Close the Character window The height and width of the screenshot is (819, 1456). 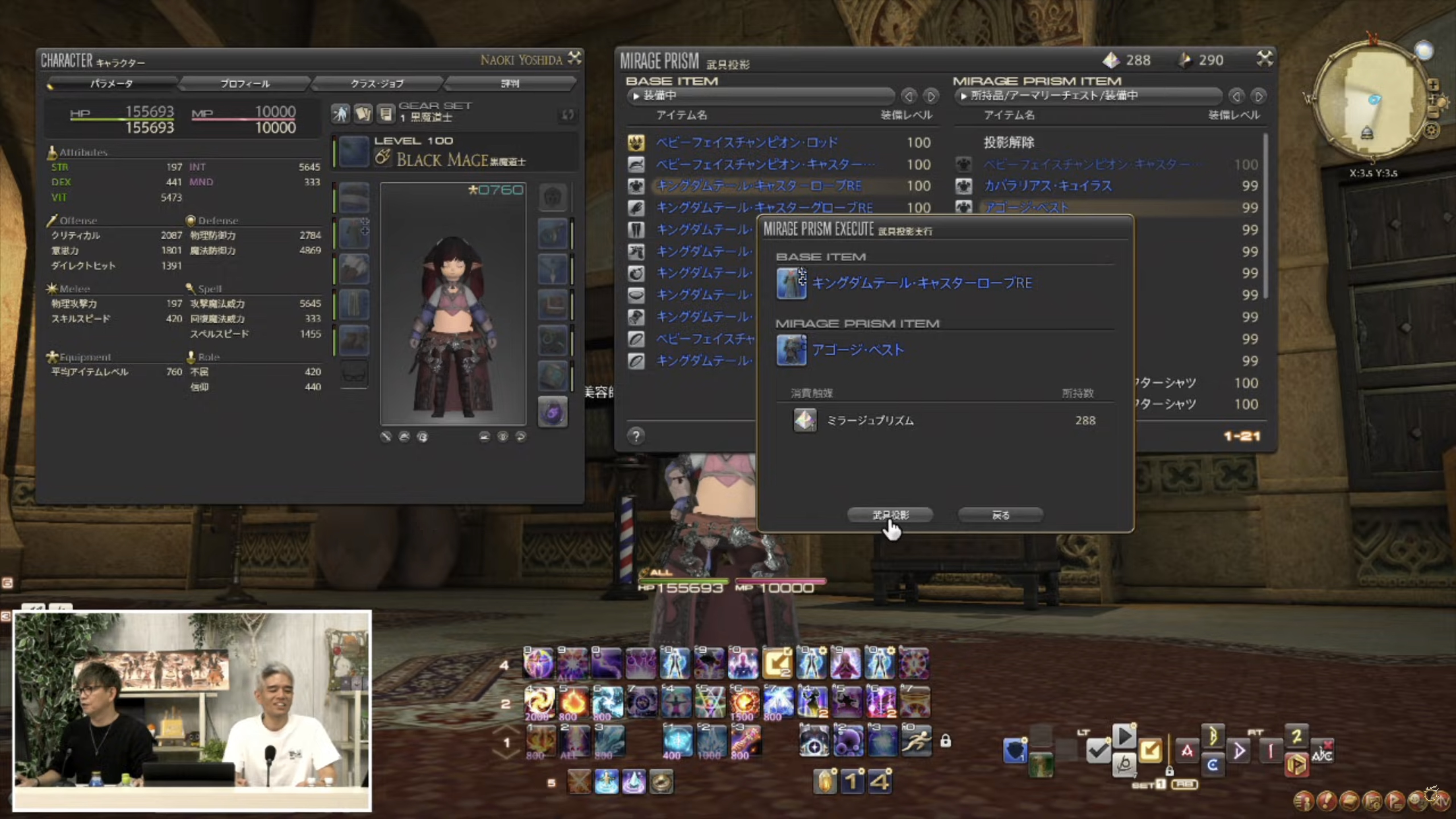click(x=574, y=58)
